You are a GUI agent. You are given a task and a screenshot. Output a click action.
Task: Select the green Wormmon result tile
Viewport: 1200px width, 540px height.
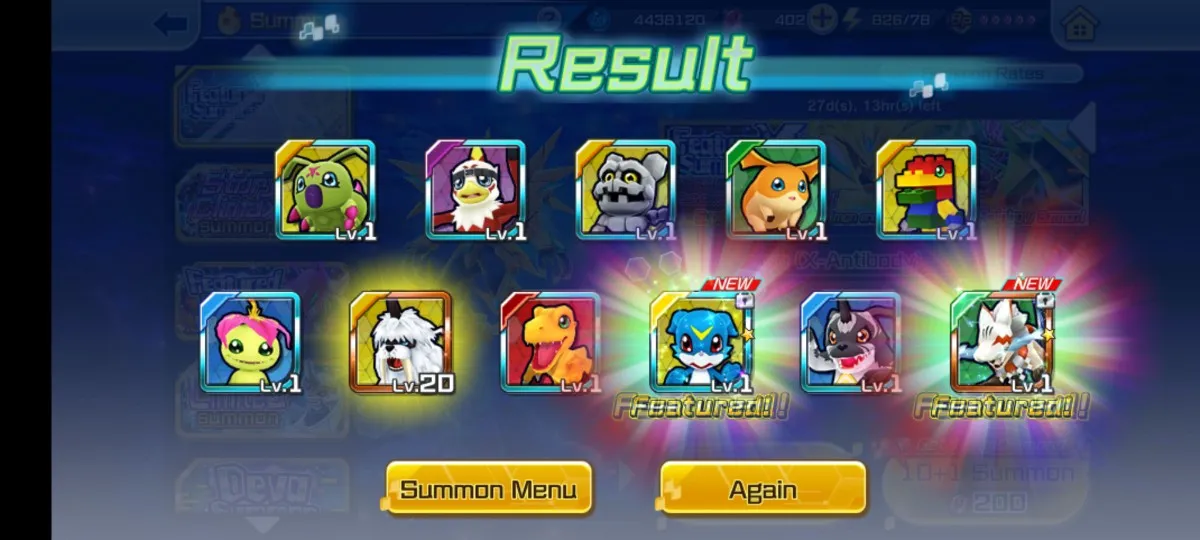(325, 190)
